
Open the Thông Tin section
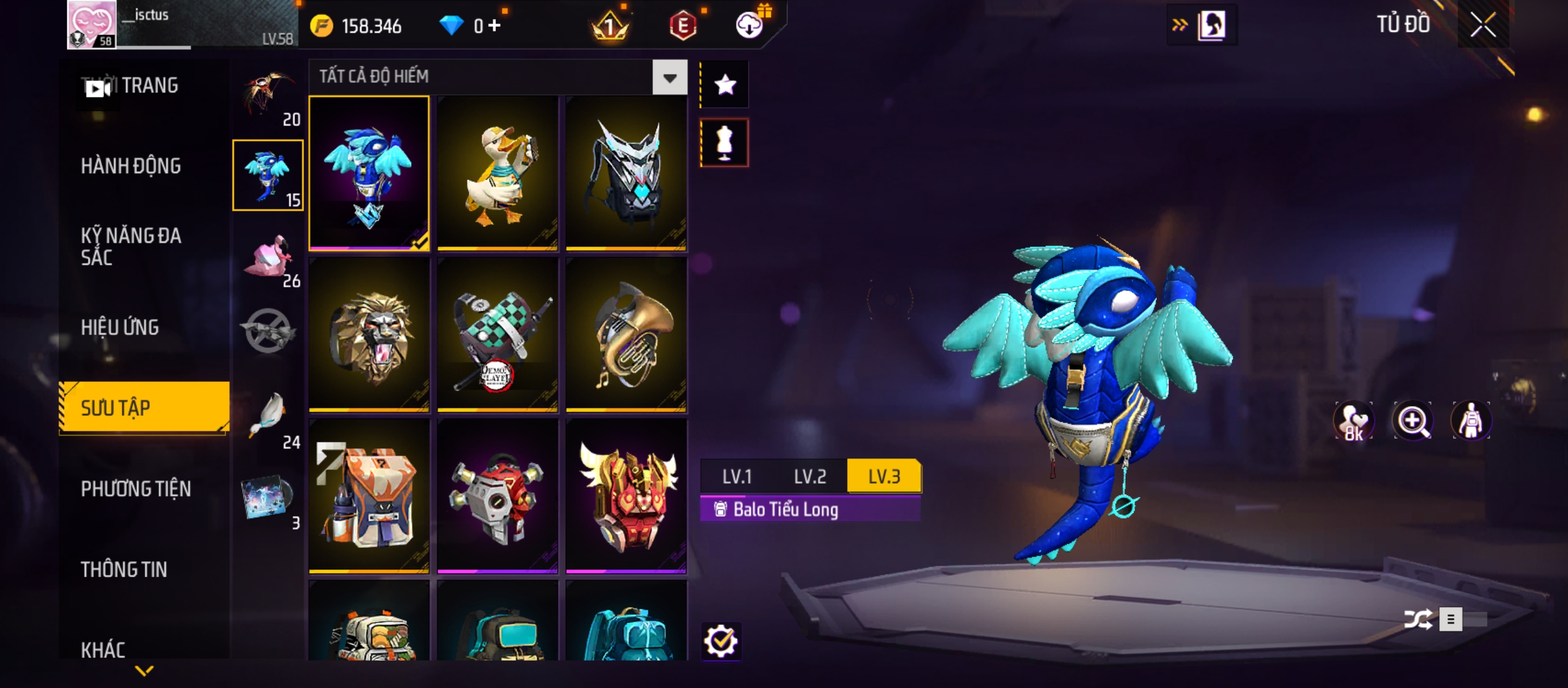point(124,570)
